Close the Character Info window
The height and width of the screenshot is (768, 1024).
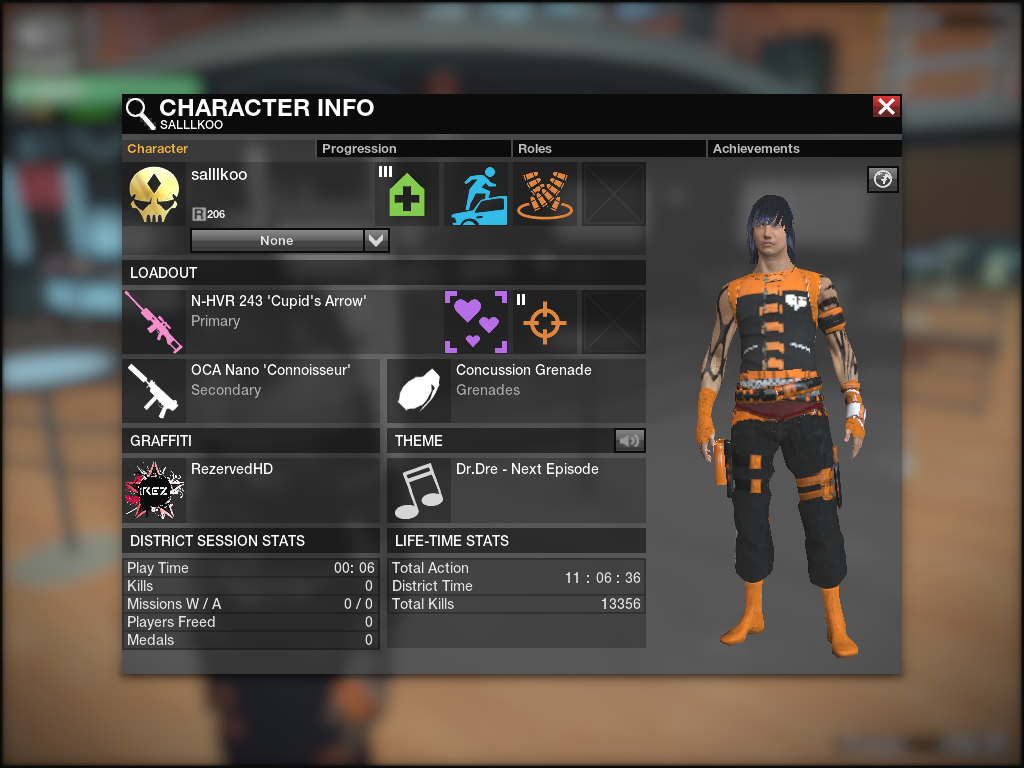click(886, 107)
